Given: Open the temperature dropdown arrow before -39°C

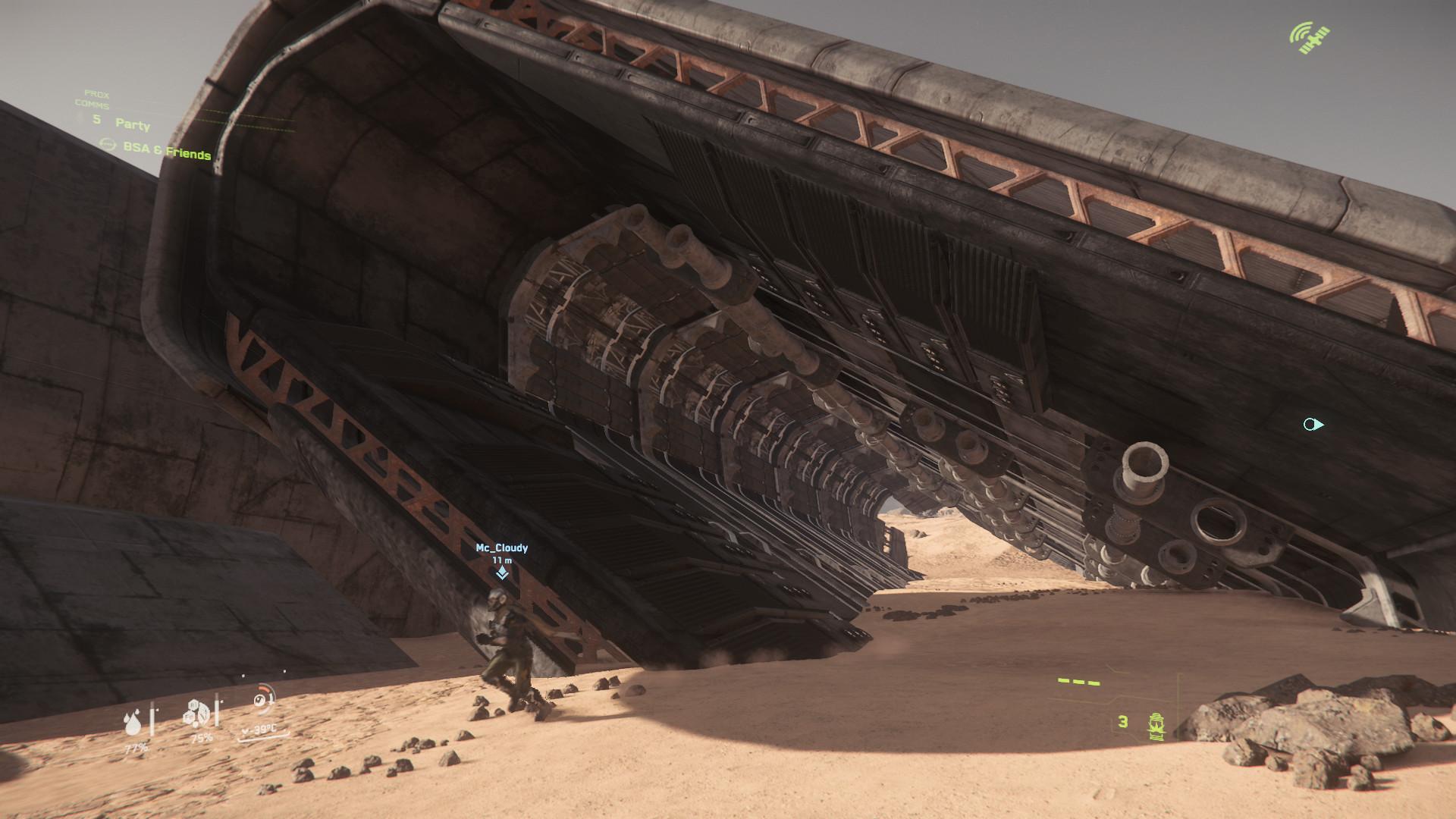Looking at the screenshot, I should click(244, 729).
